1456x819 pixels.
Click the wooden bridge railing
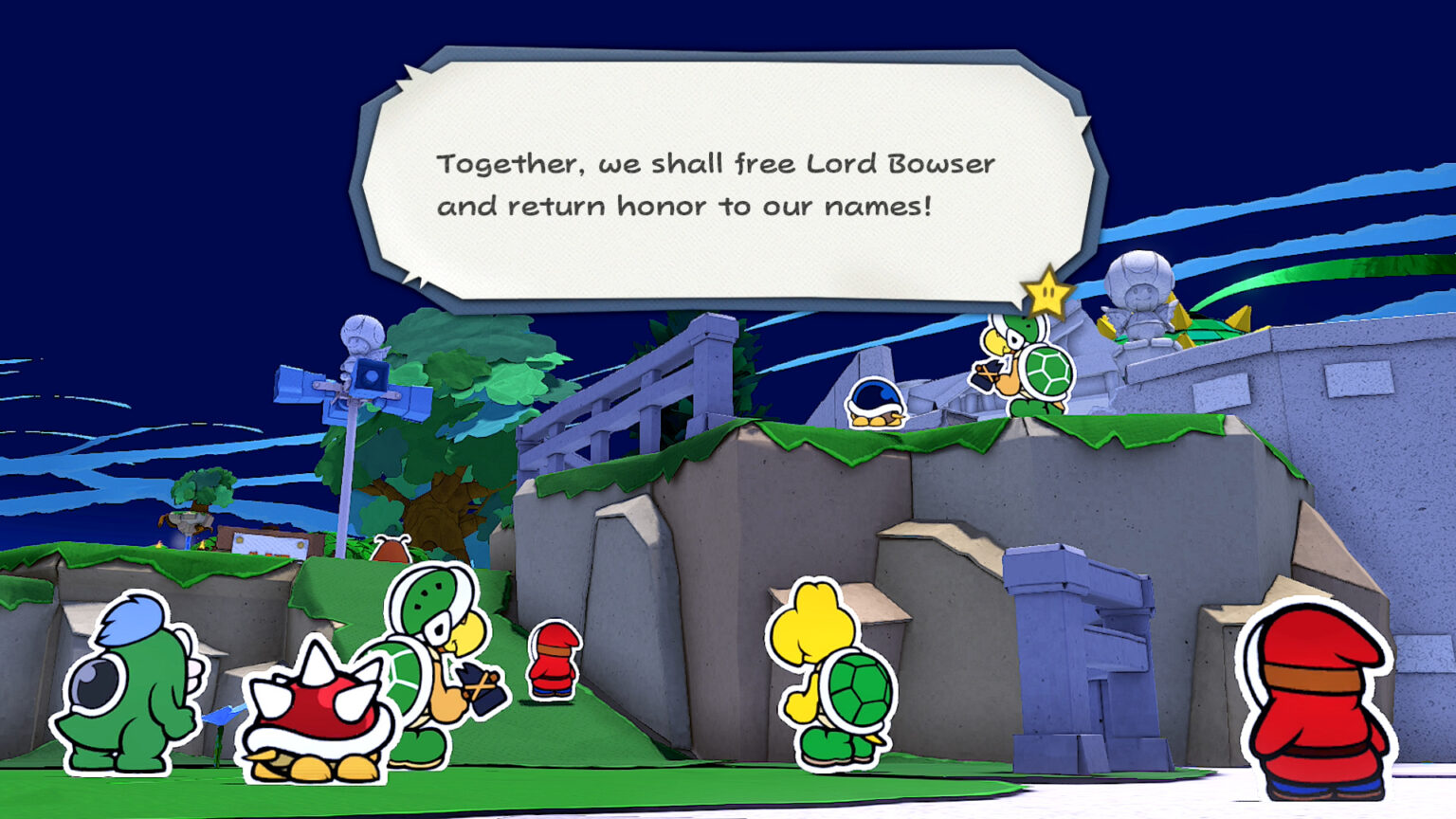pyautogui.click(x=664, y=389)
